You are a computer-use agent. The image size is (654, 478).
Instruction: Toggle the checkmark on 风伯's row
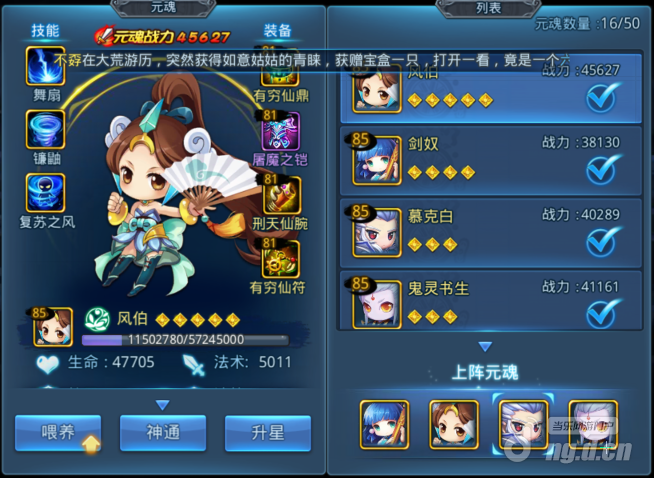602,97
